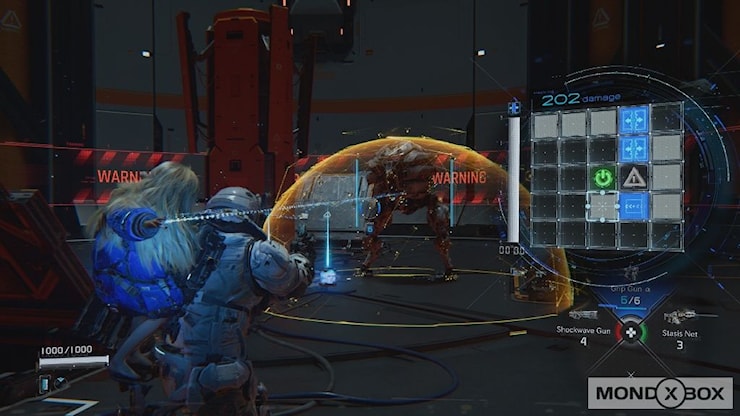Choose the warning triangle grid tile
Image resolution: width=740 pixels, height=416 pixels.
click(x=633, y=178)
